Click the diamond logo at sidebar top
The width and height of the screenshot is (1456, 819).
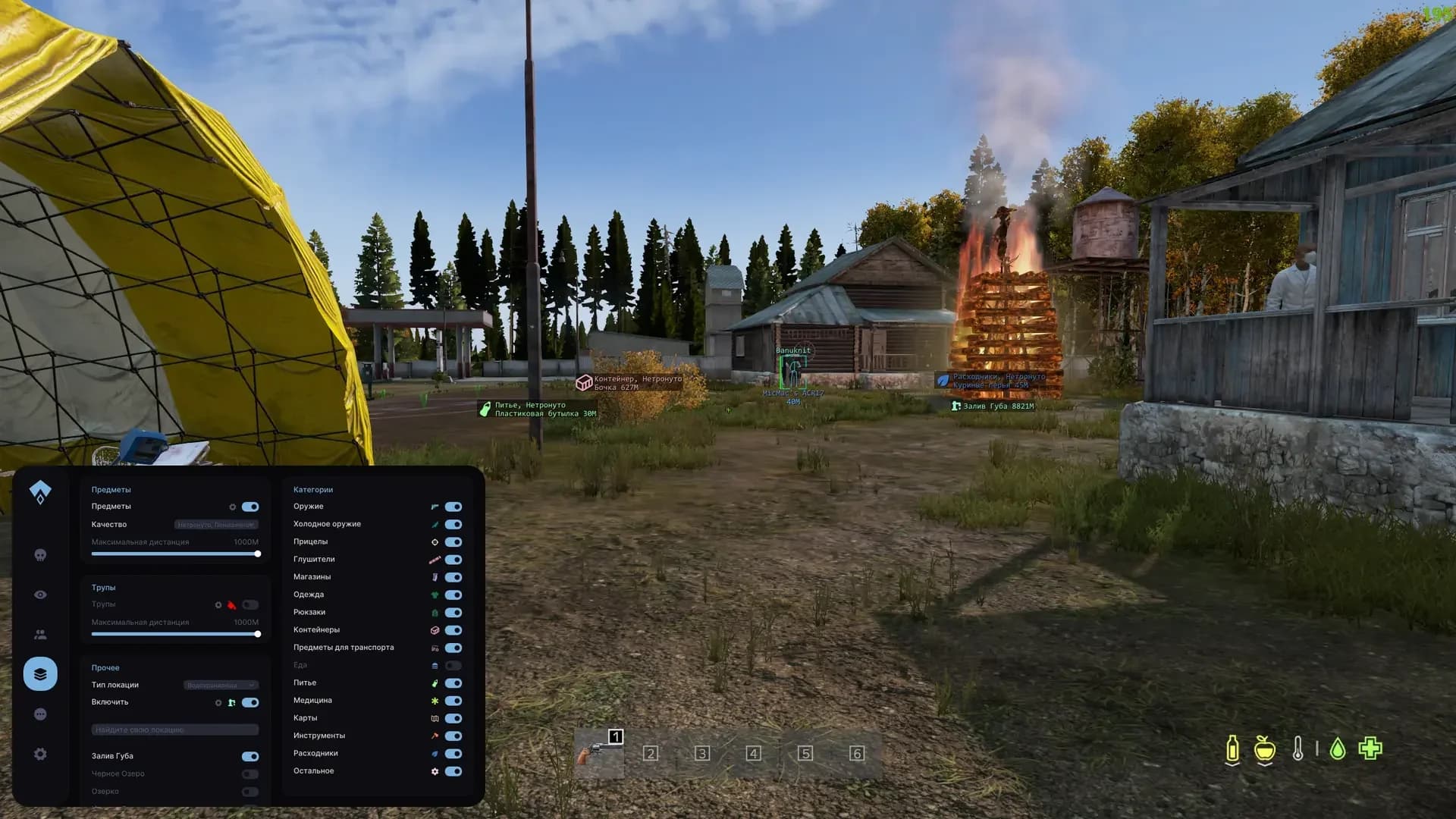click(40, 491)
